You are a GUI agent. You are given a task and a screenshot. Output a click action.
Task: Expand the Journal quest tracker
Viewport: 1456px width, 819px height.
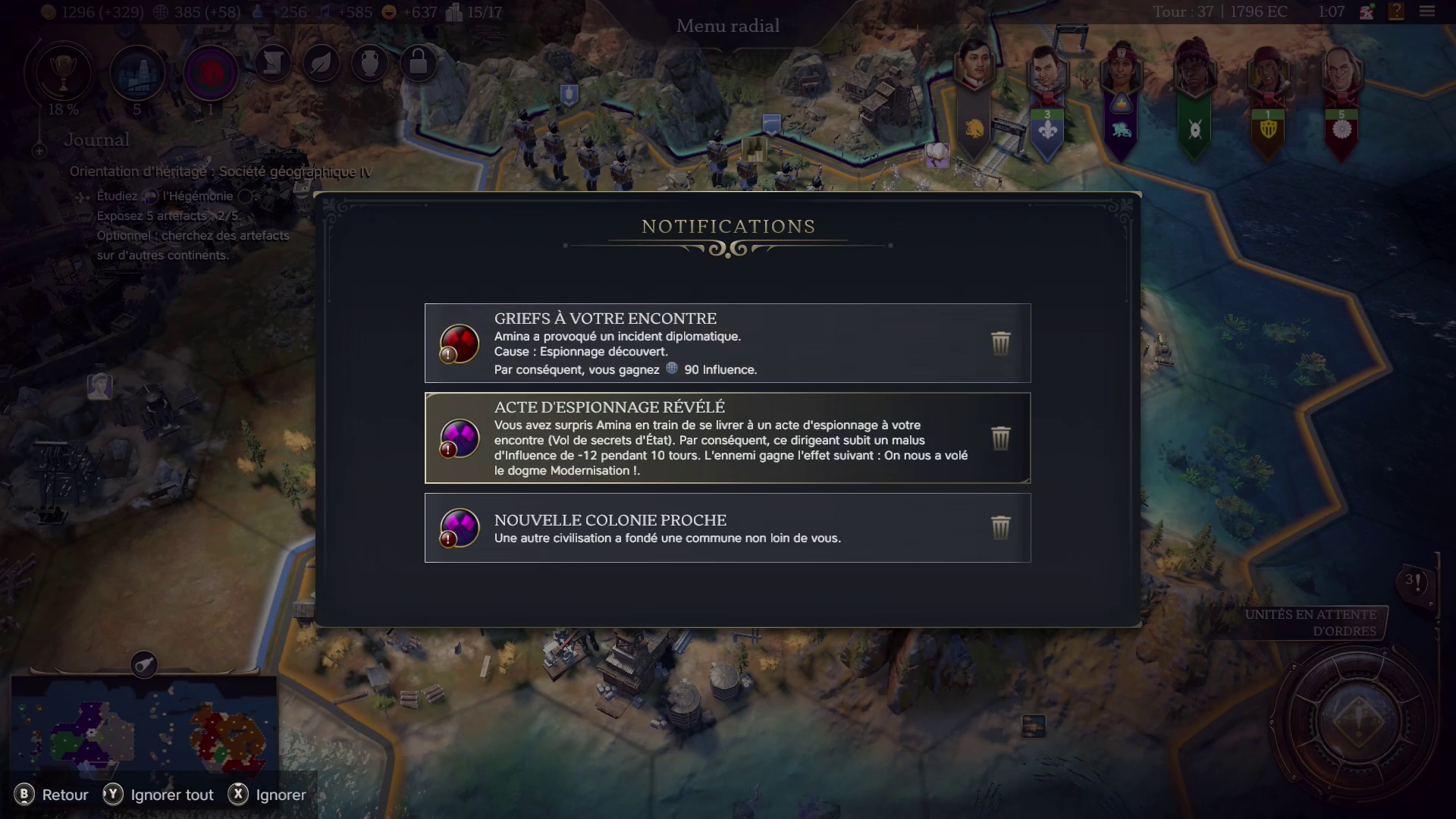[39, 151]
